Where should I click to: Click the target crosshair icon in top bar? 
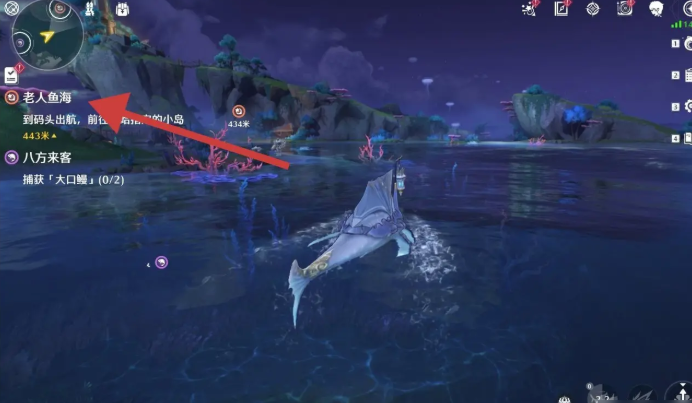(x=593, y=9)
